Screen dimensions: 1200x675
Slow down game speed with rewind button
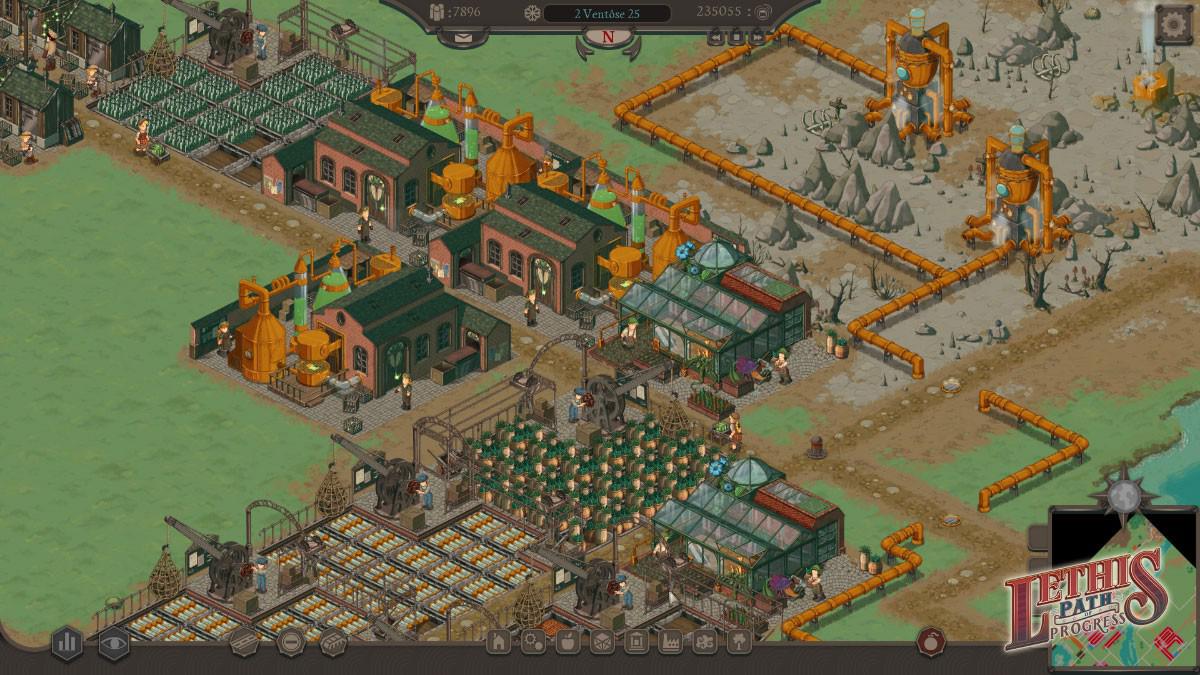coord(716,37)
